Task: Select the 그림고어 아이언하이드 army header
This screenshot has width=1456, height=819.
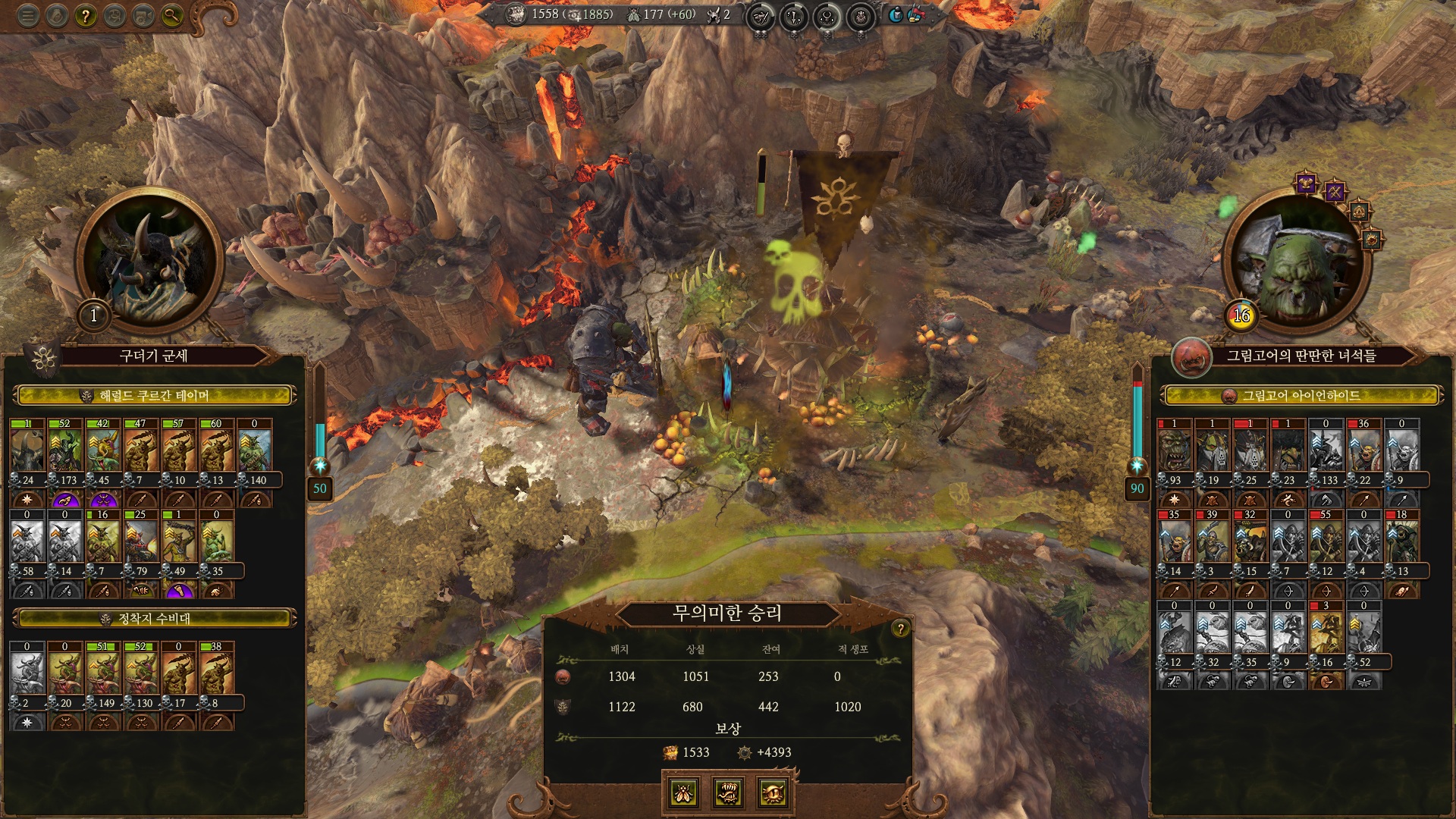Action: (1301, 395)
